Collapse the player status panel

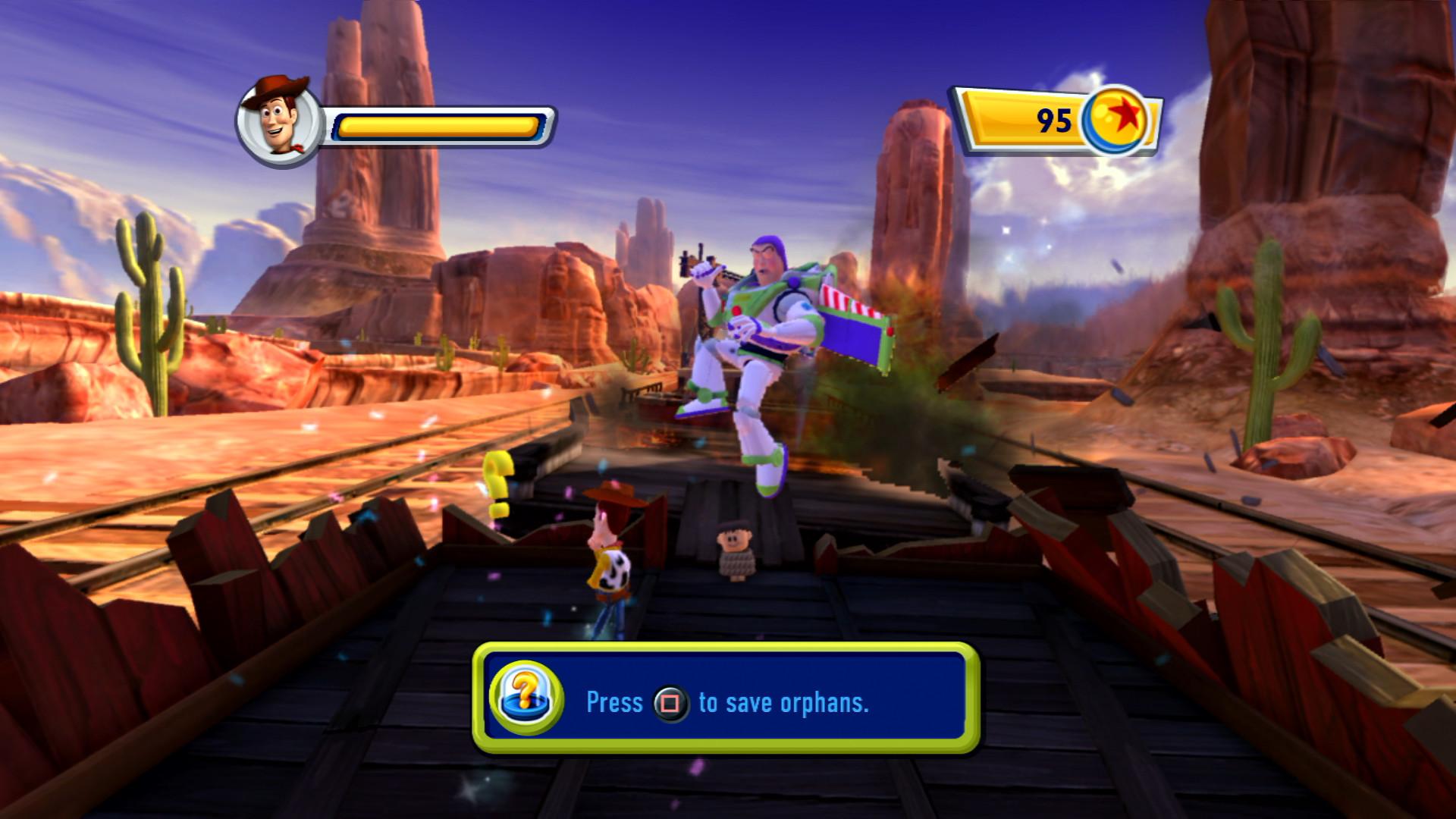394,121
